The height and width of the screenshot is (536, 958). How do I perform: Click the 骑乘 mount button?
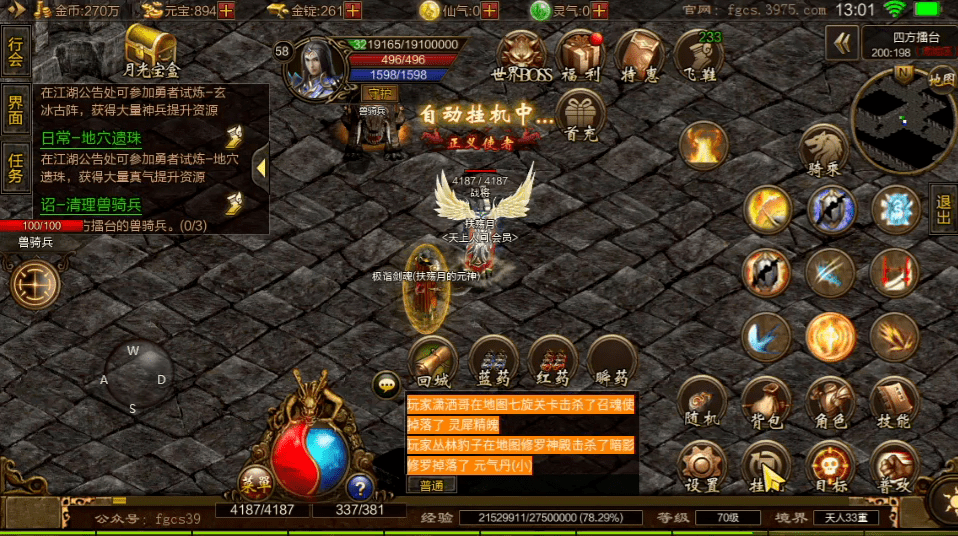[x=824, y=152]
